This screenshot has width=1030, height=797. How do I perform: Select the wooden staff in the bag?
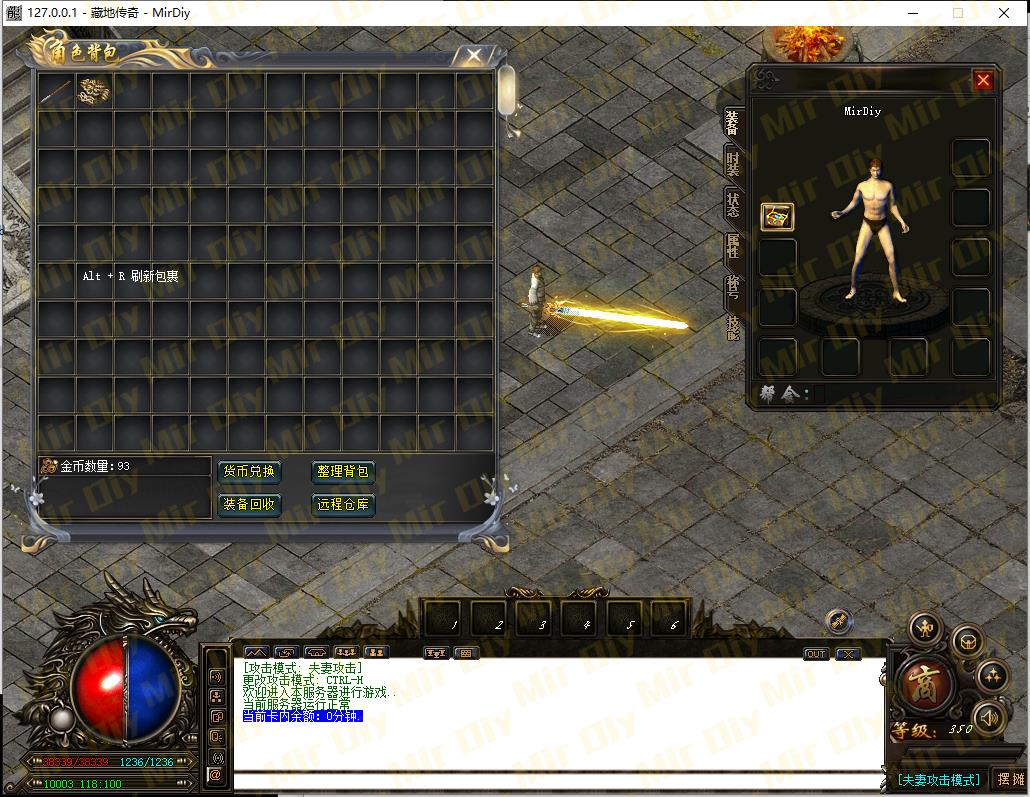click(56, 90)
